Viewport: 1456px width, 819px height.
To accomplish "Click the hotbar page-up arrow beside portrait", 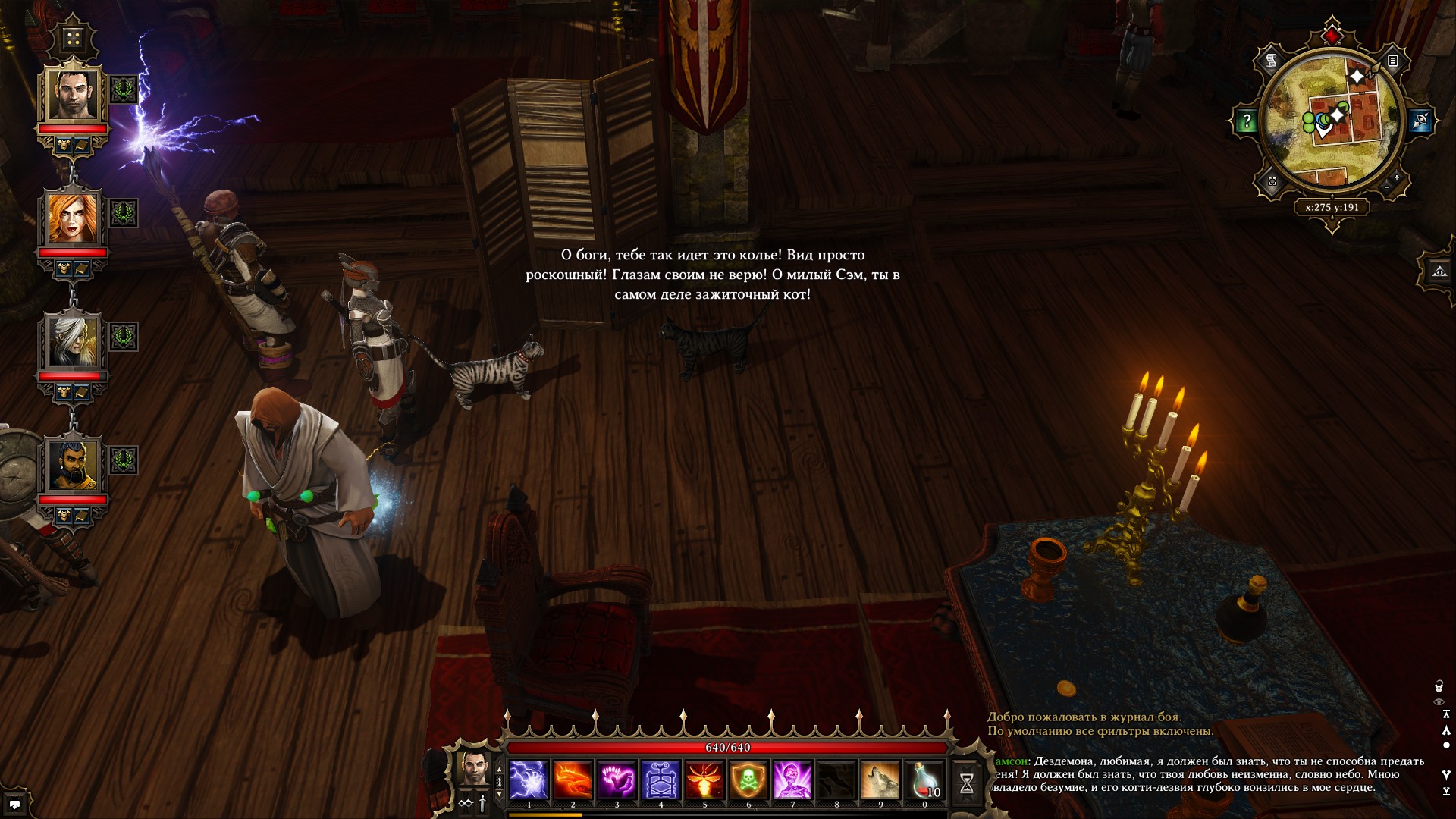I will coord(499,769).
